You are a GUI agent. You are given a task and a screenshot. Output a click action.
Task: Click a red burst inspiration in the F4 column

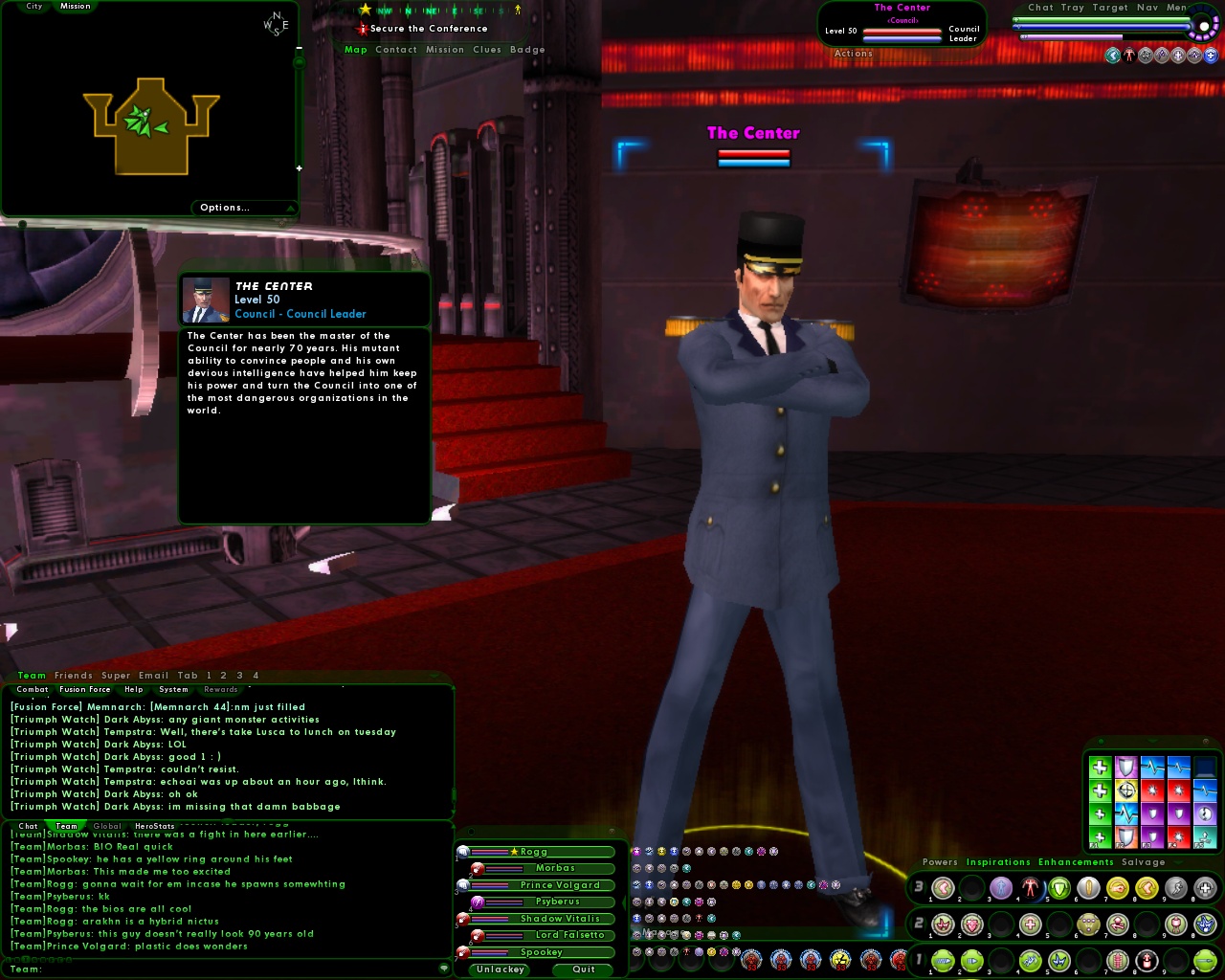[1179, 791]
